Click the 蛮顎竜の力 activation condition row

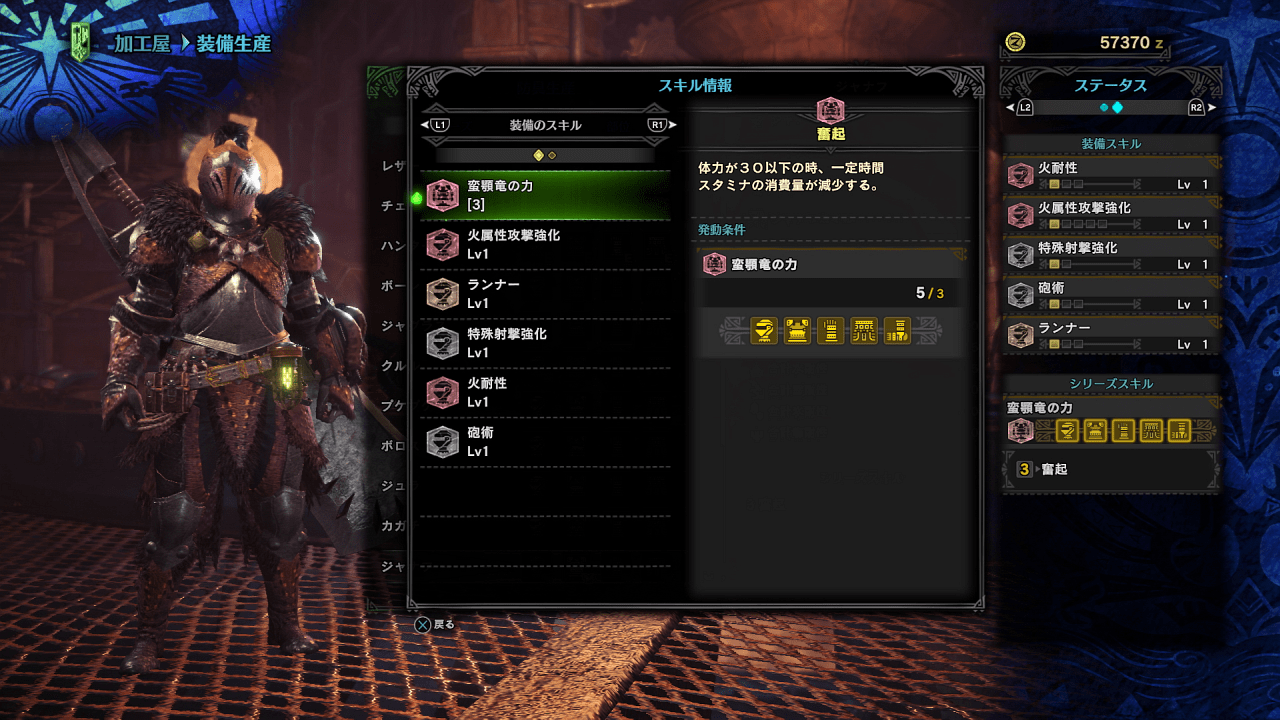tap(831, 265)
